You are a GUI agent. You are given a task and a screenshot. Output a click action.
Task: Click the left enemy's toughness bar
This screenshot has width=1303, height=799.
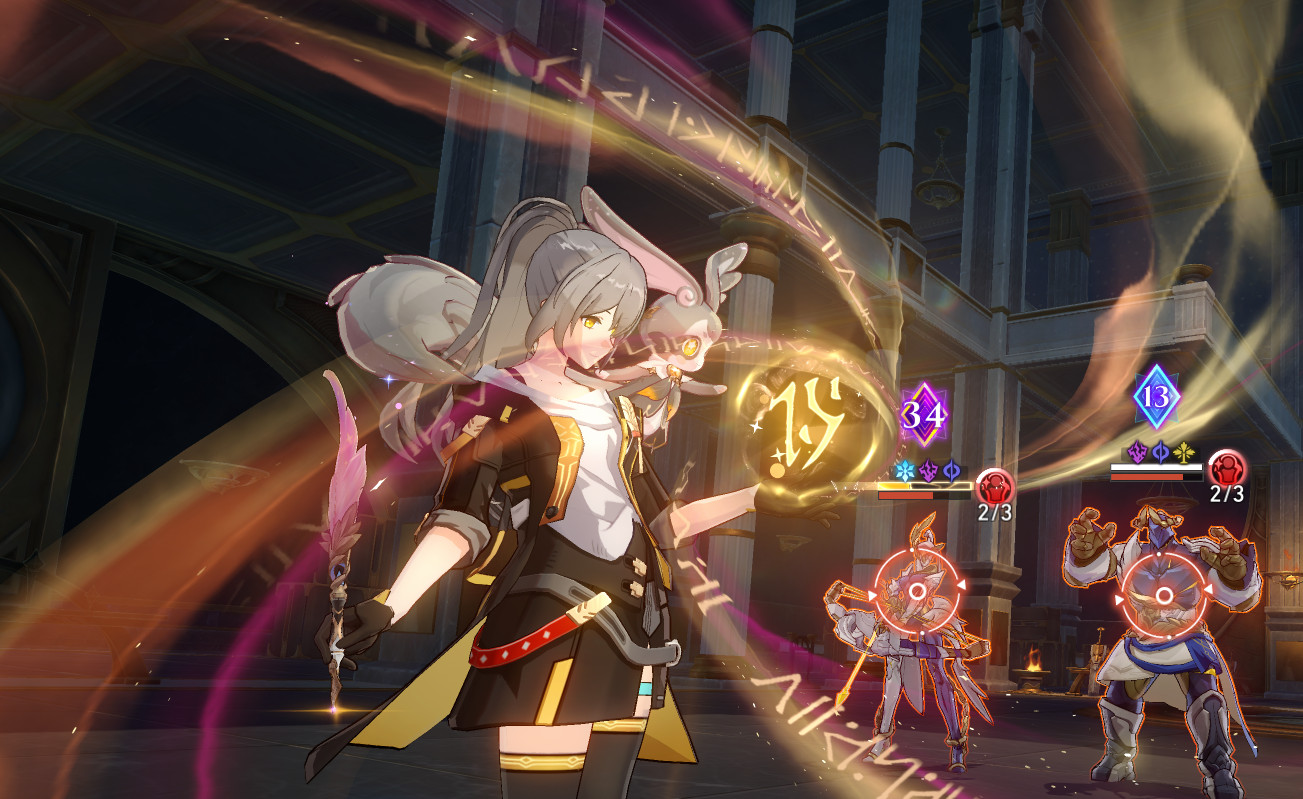click(925, 486)
